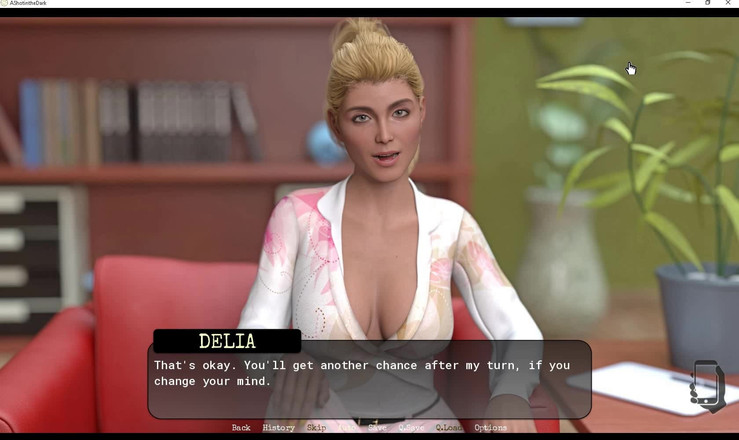Open the dialogue History log
This screenshot has width=739, height=440.
pos(278,428)
